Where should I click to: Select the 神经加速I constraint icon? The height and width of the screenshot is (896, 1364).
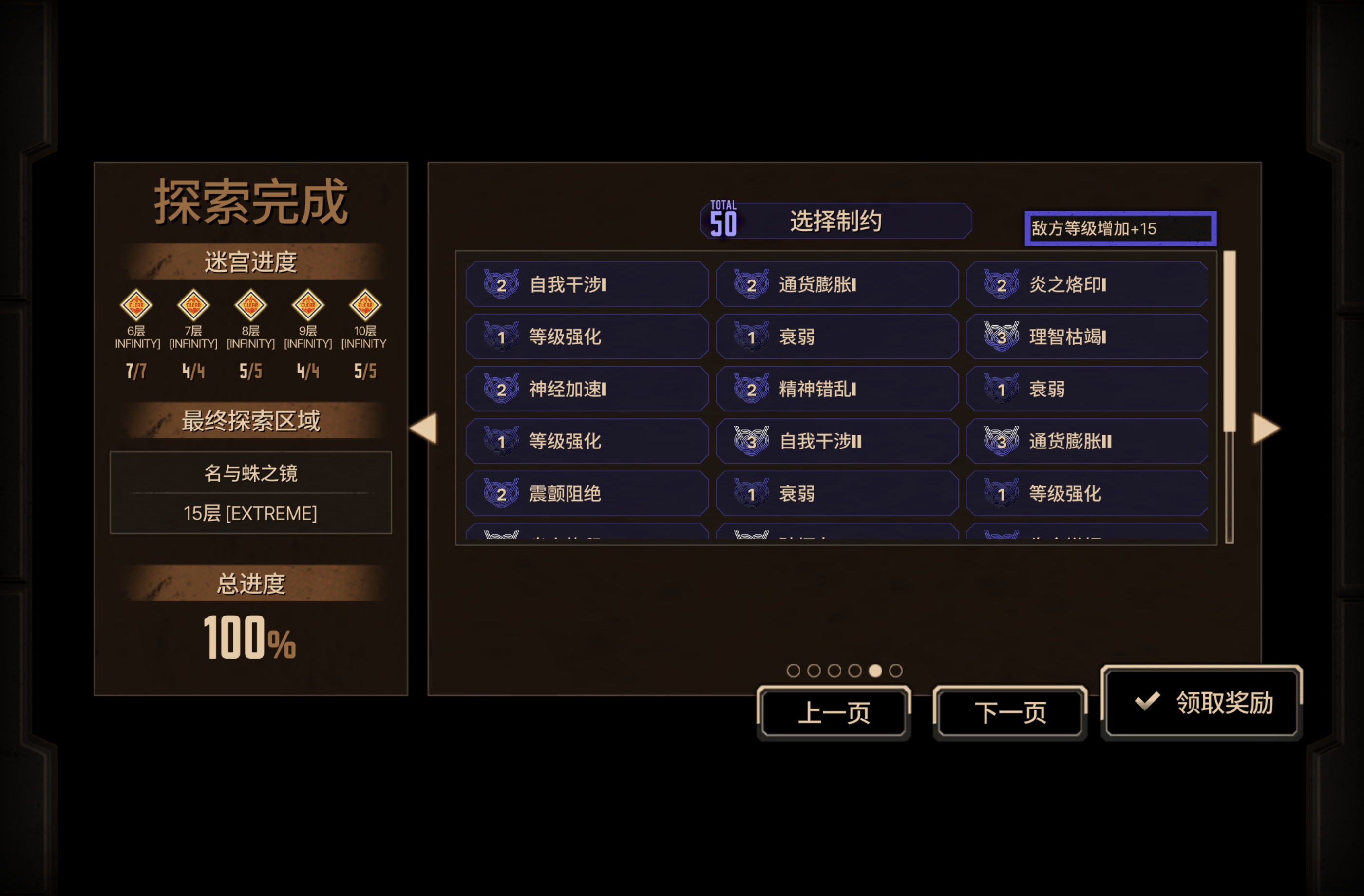[502, 389]
